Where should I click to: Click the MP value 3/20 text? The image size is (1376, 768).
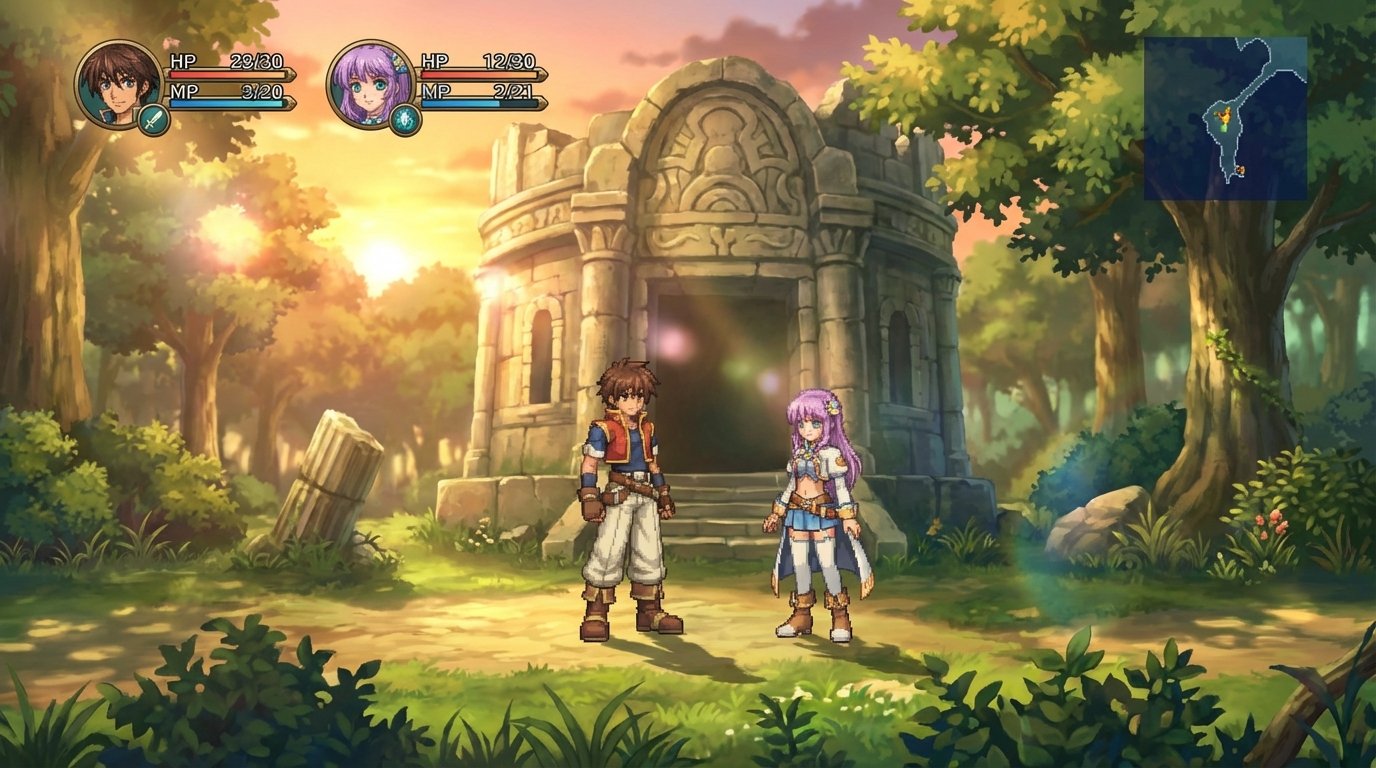coord(263,92)
